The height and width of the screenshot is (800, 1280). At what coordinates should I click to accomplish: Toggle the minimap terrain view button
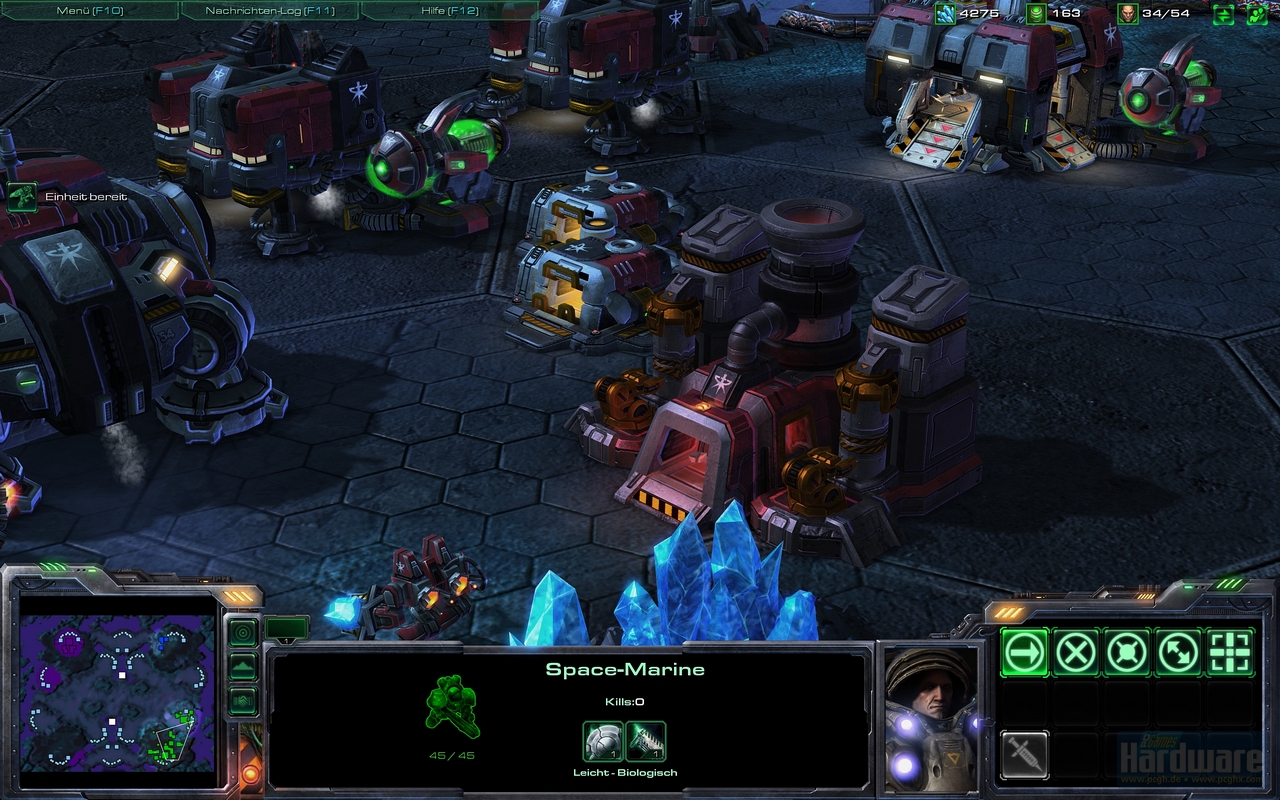[x=242, y=667]
